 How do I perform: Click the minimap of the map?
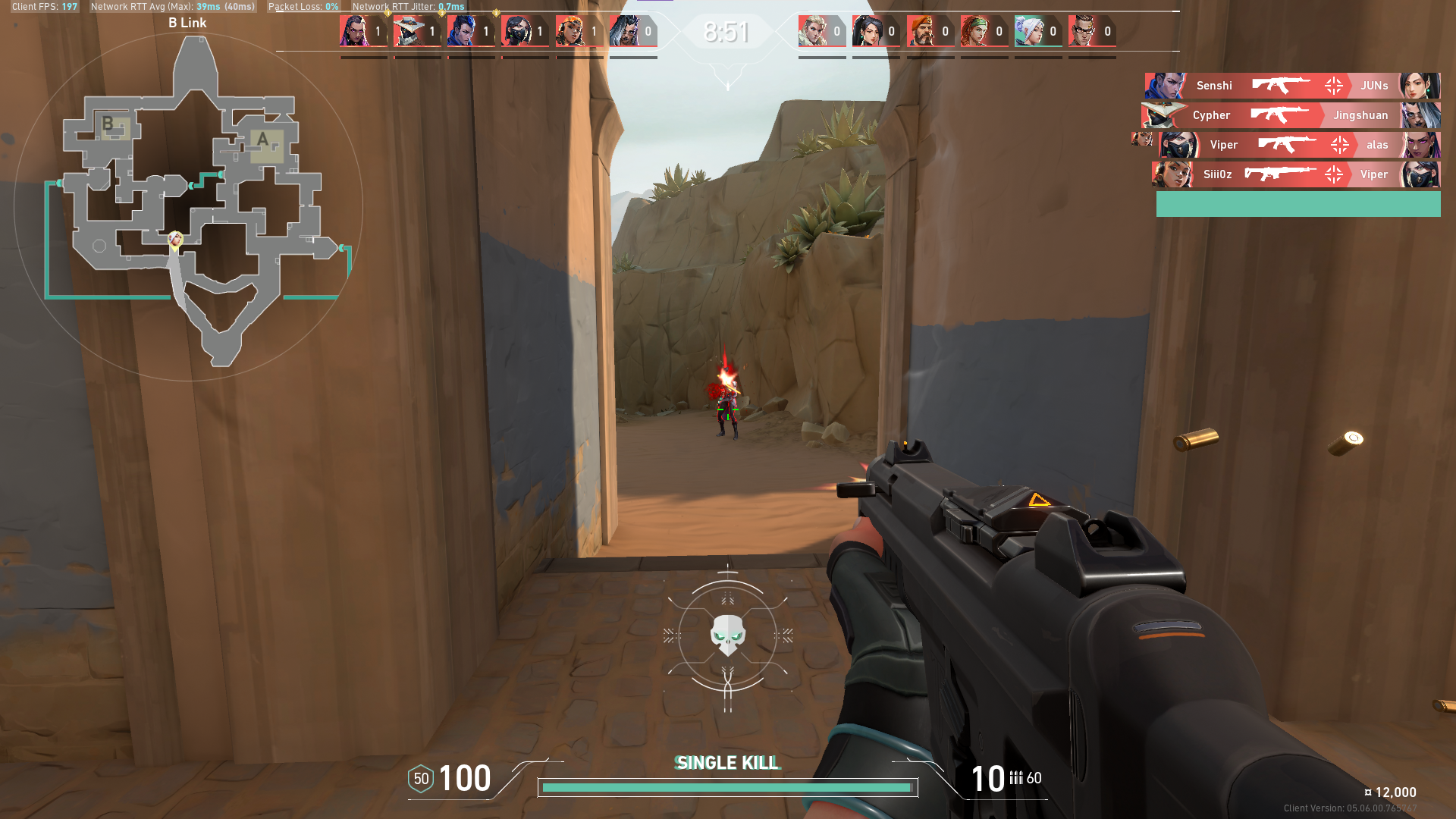(x=188, y=206)
